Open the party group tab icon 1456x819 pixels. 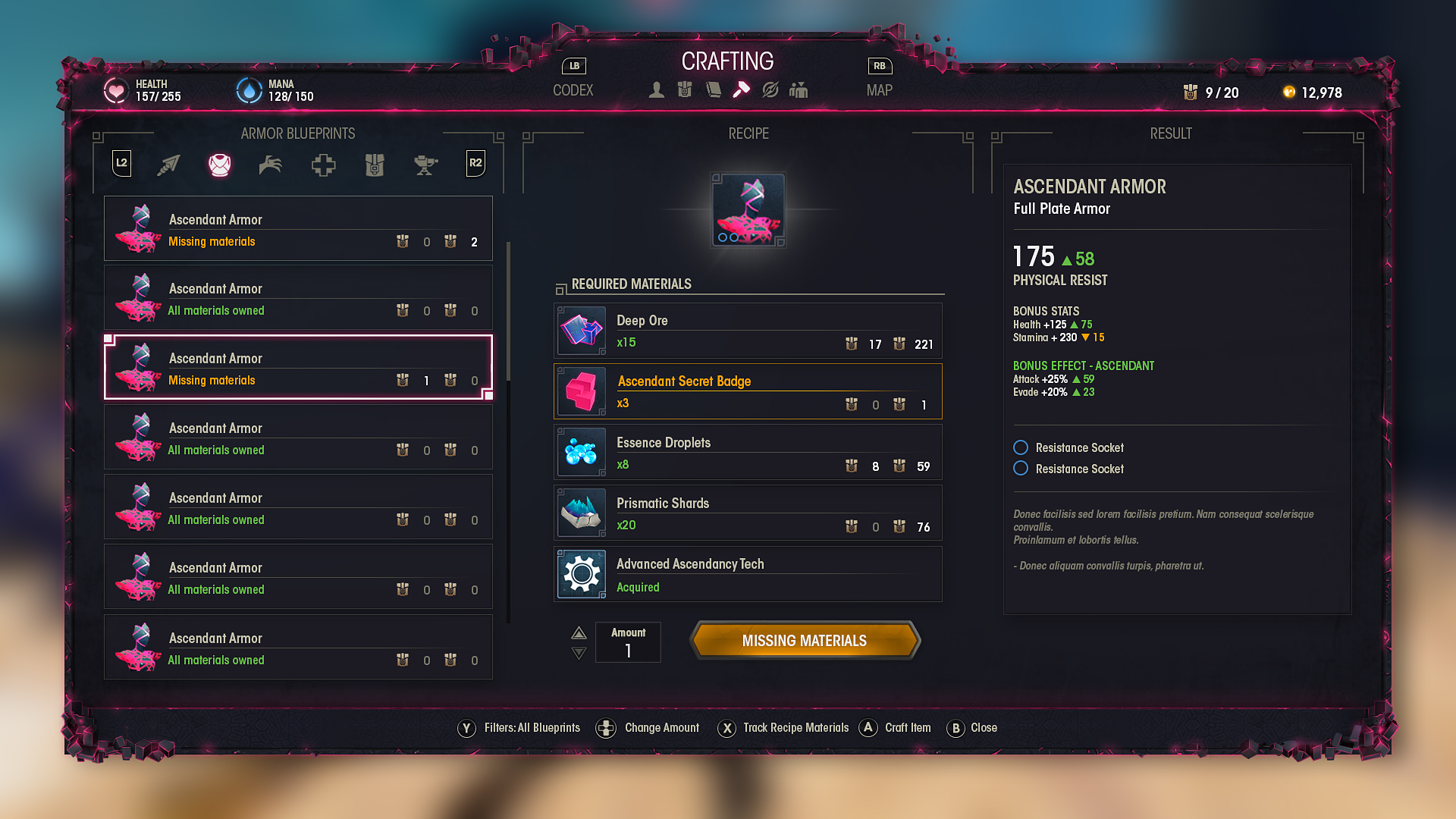(x=799, y=90)
